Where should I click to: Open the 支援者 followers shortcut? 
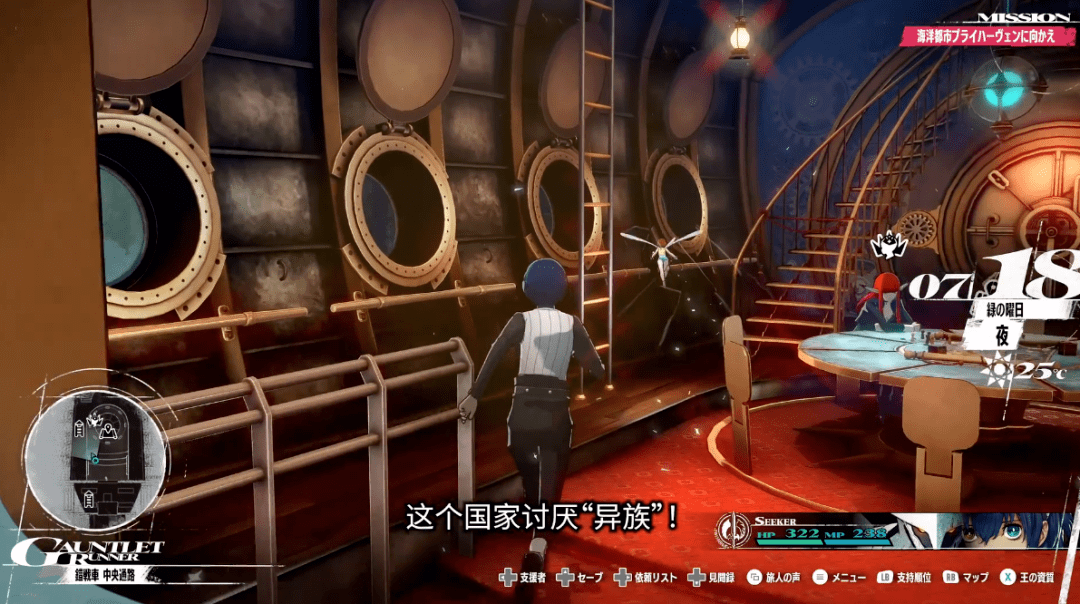(x=522, y=578)
